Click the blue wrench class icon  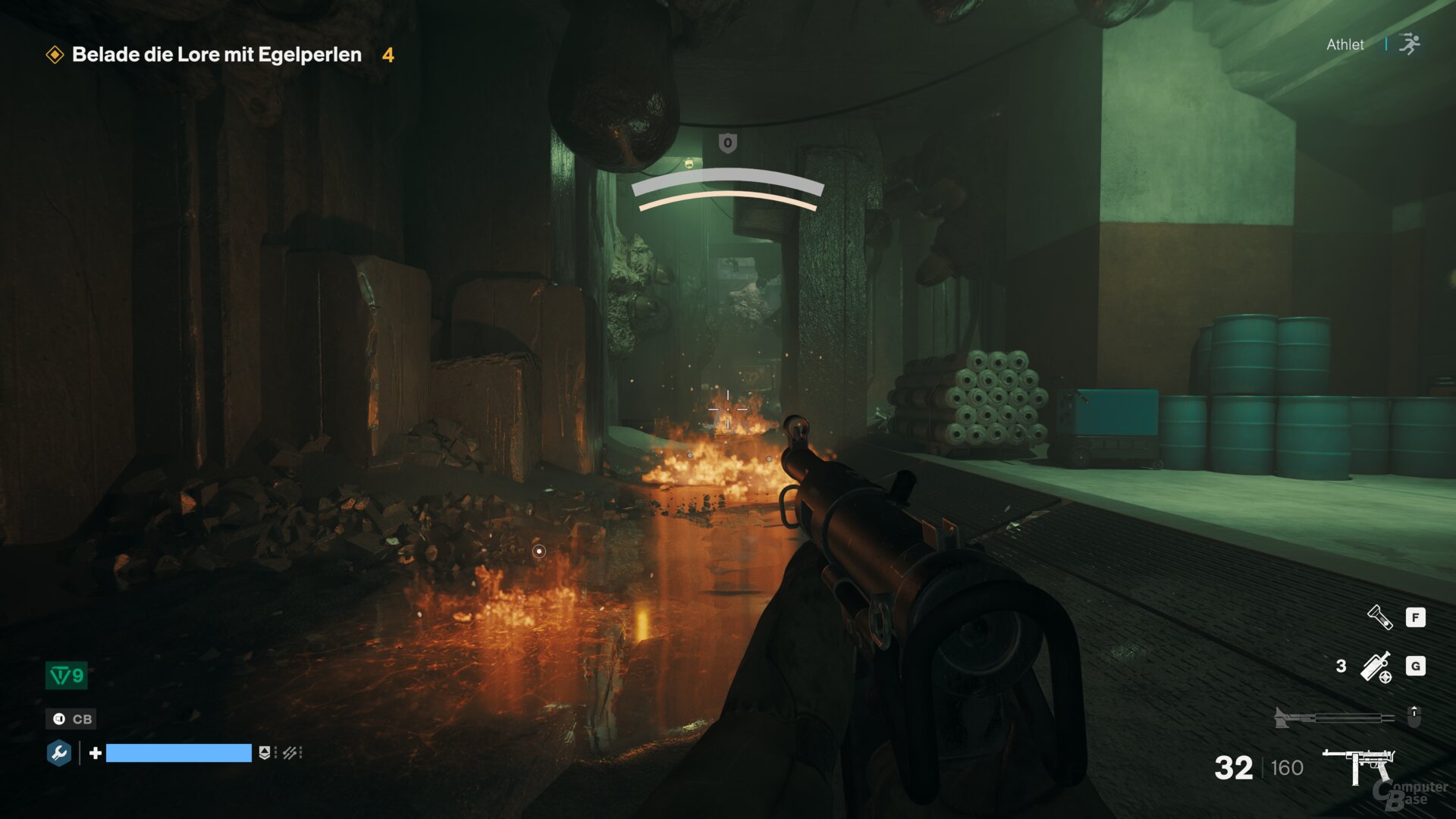click(59, 753)
